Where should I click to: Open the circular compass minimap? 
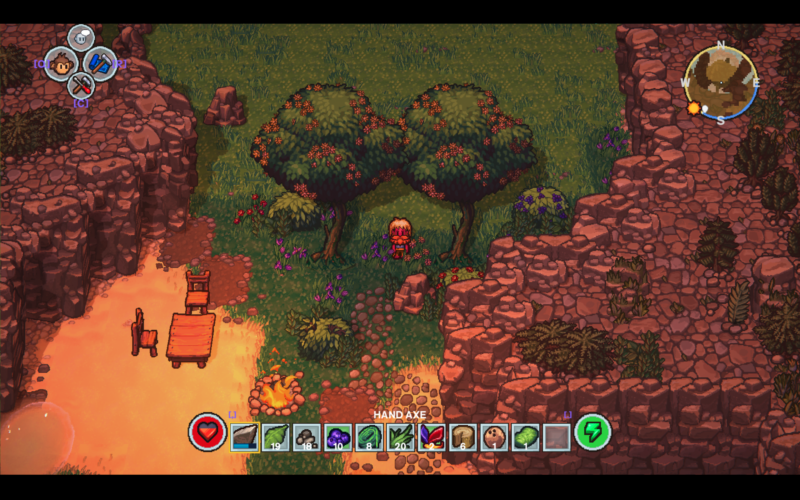point(721,83)
